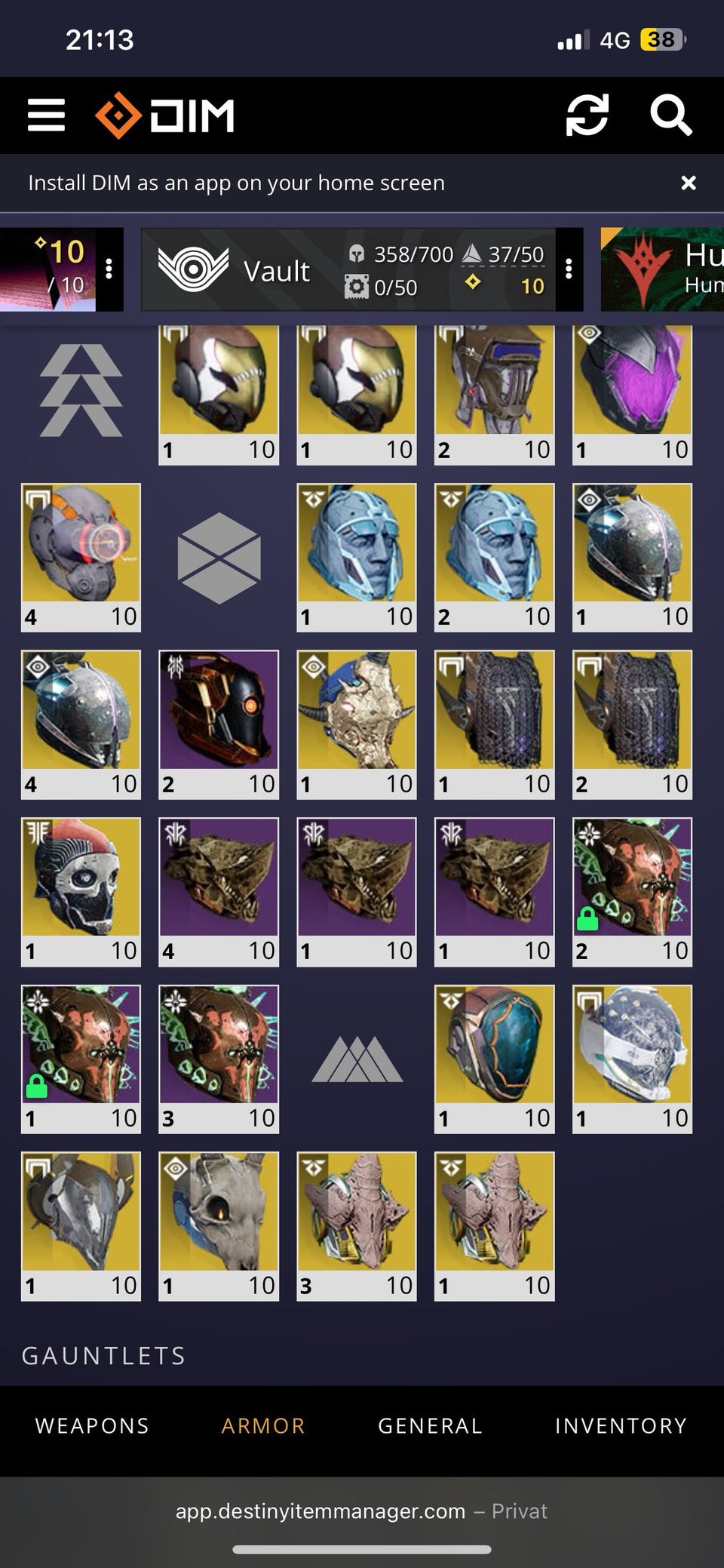The image size is (724, 1568).
Task: Dismiss the Install DIM app banner
Action: point(688,183)
